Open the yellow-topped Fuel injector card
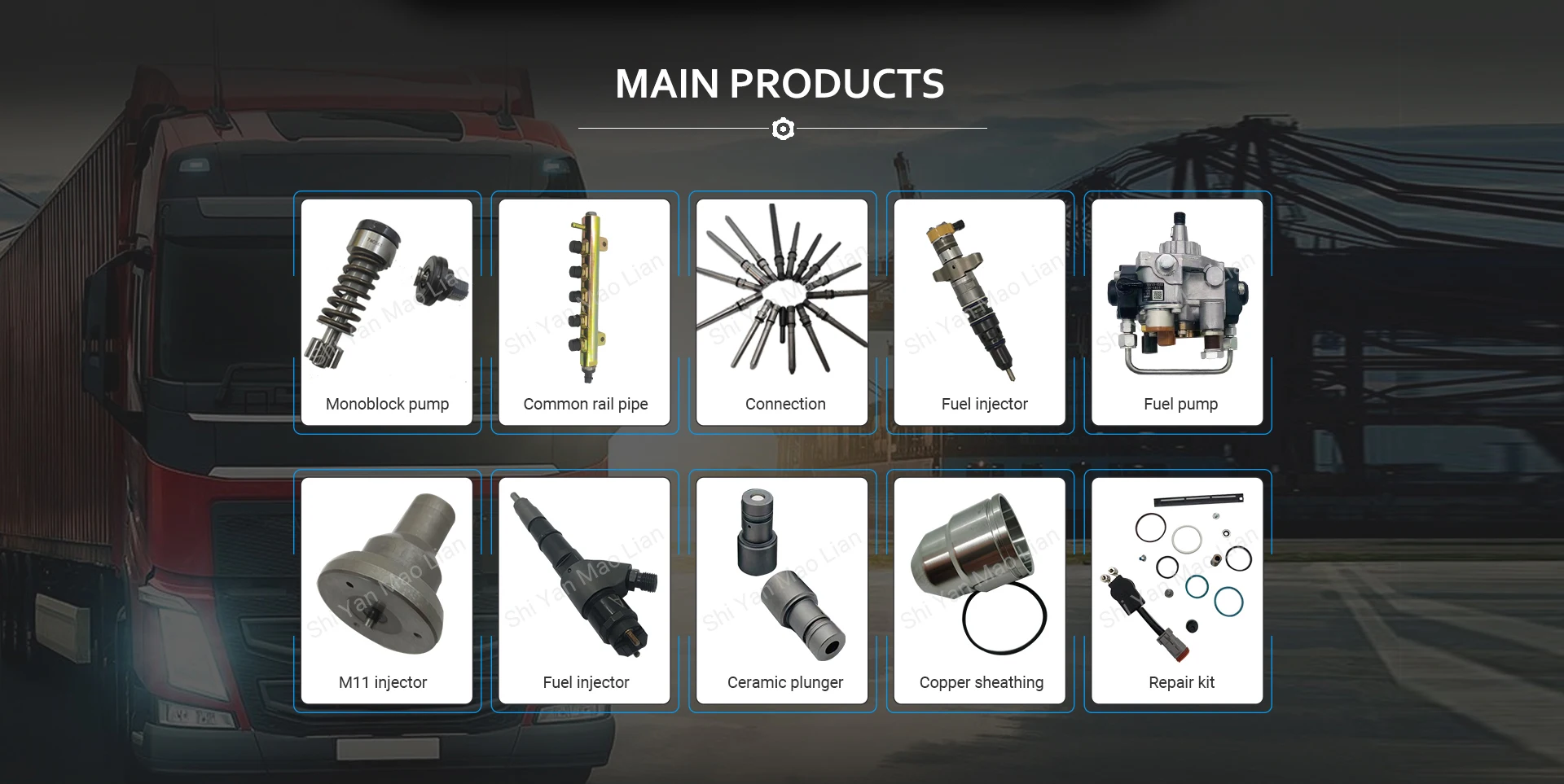This screenshot has height=784, width=1564. click(980, 313)
